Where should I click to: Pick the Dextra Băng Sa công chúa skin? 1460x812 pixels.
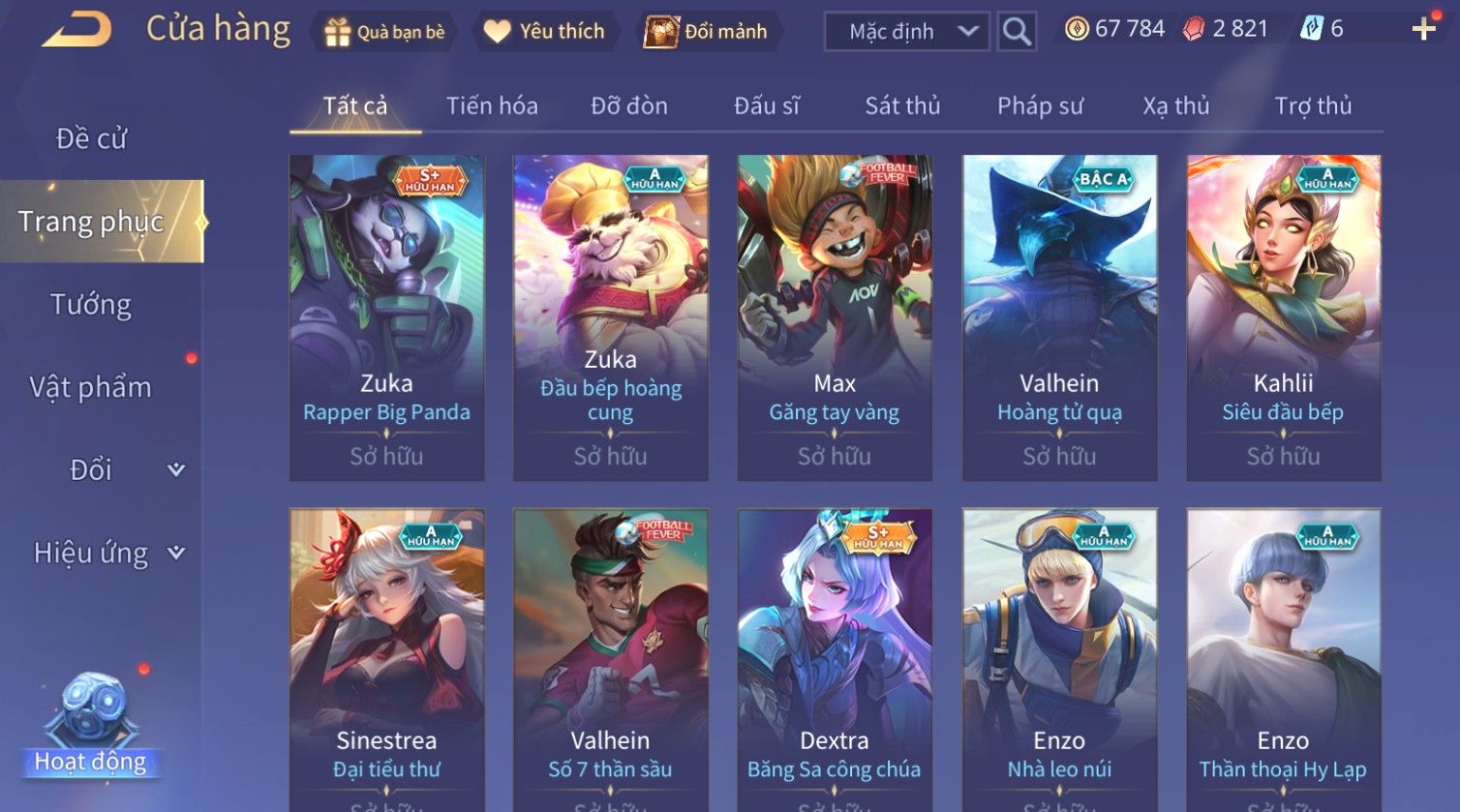pos(835,658)
